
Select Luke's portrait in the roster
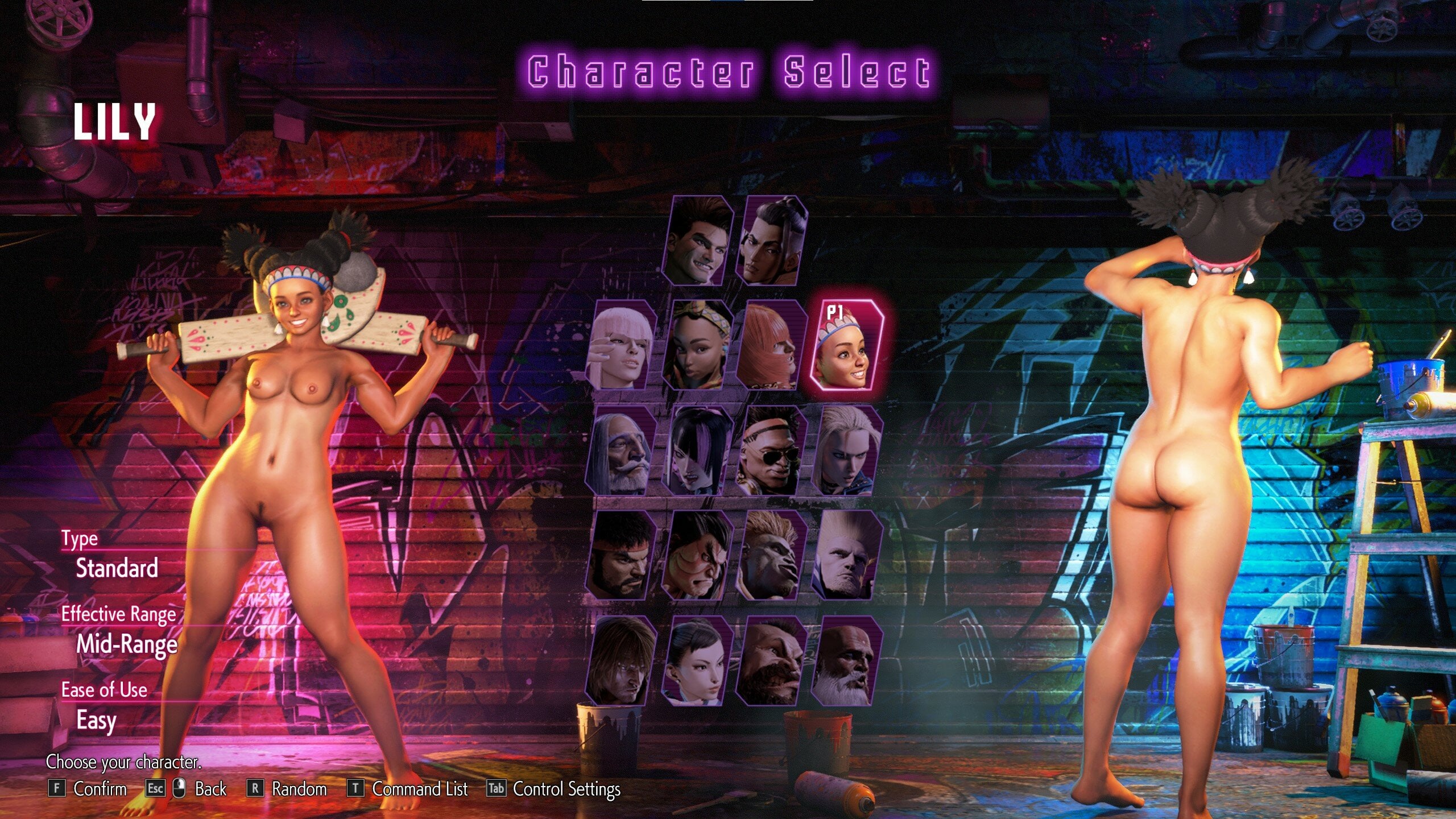(698, 242)
